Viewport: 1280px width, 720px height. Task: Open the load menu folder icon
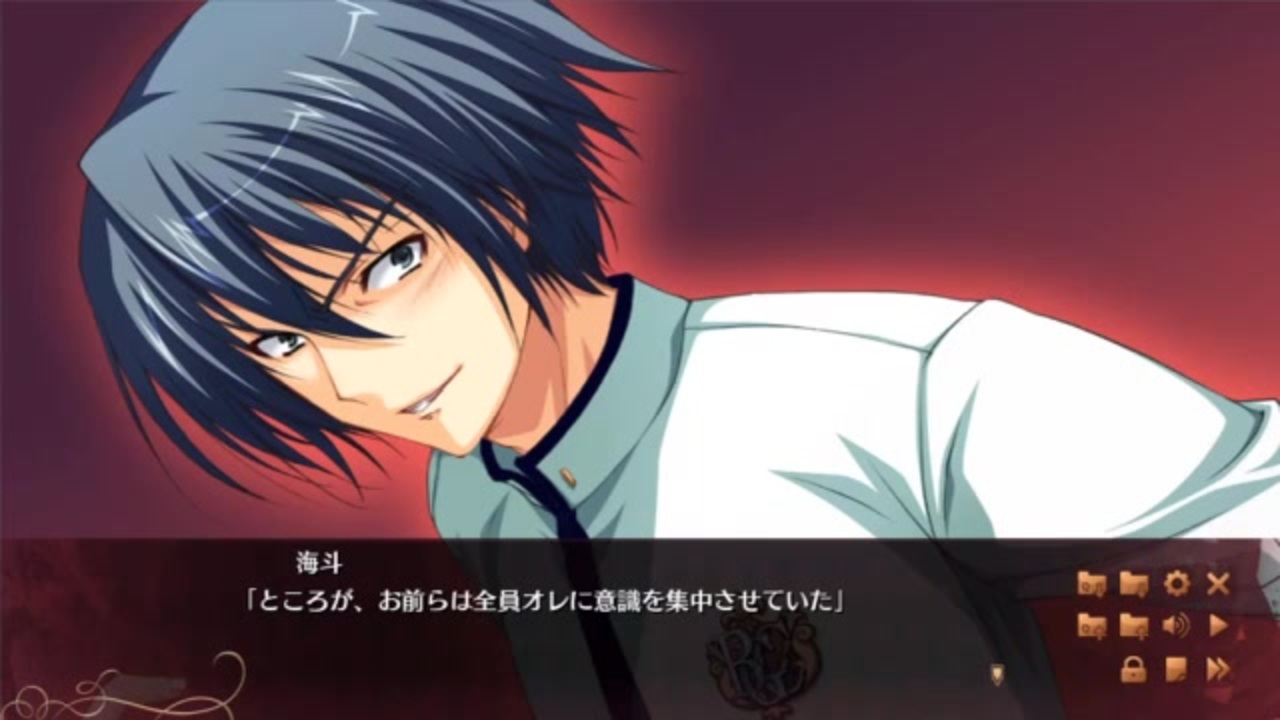point(1133,624)
